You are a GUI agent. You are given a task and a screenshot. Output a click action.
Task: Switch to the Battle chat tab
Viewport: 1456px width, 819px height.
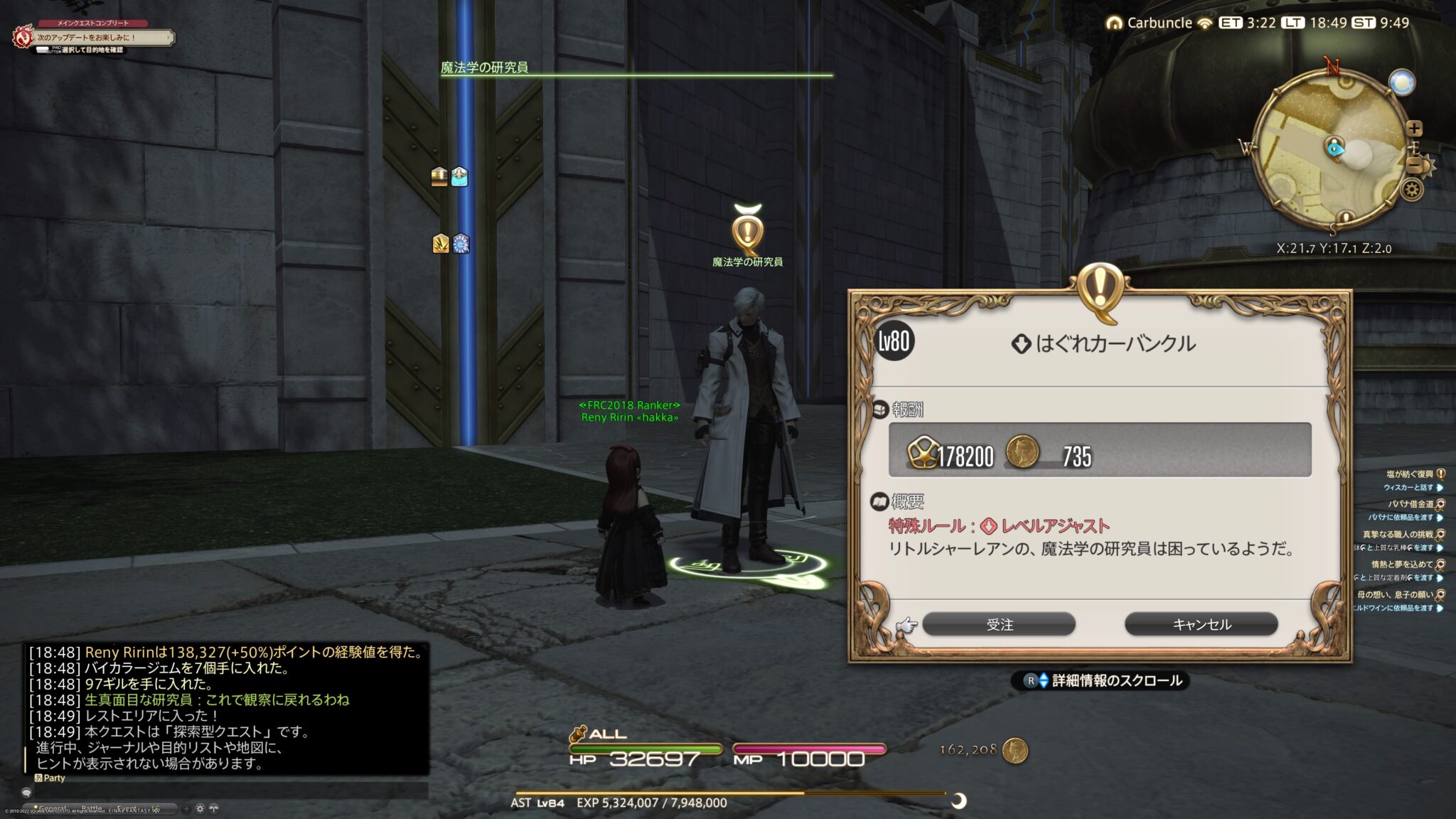(92, 808)
